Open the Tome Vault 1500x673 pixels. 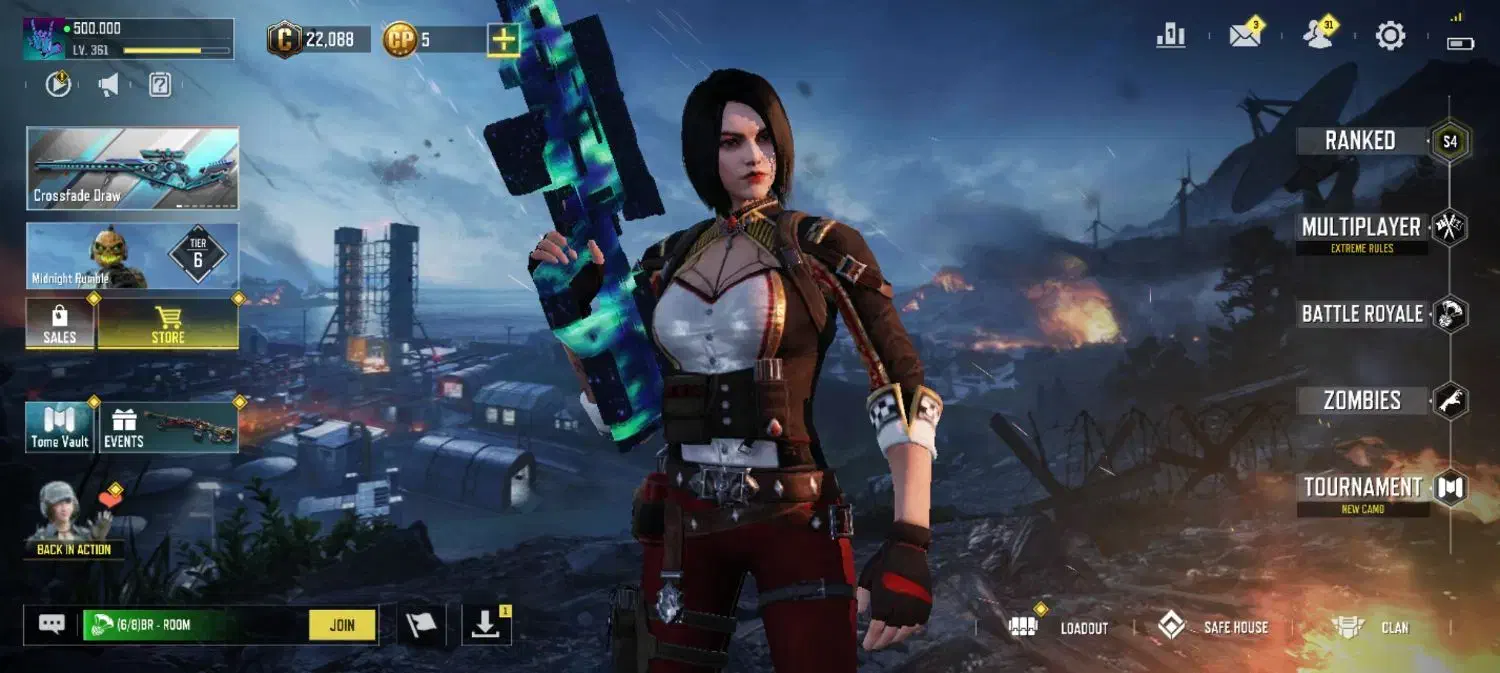[60, 428]
